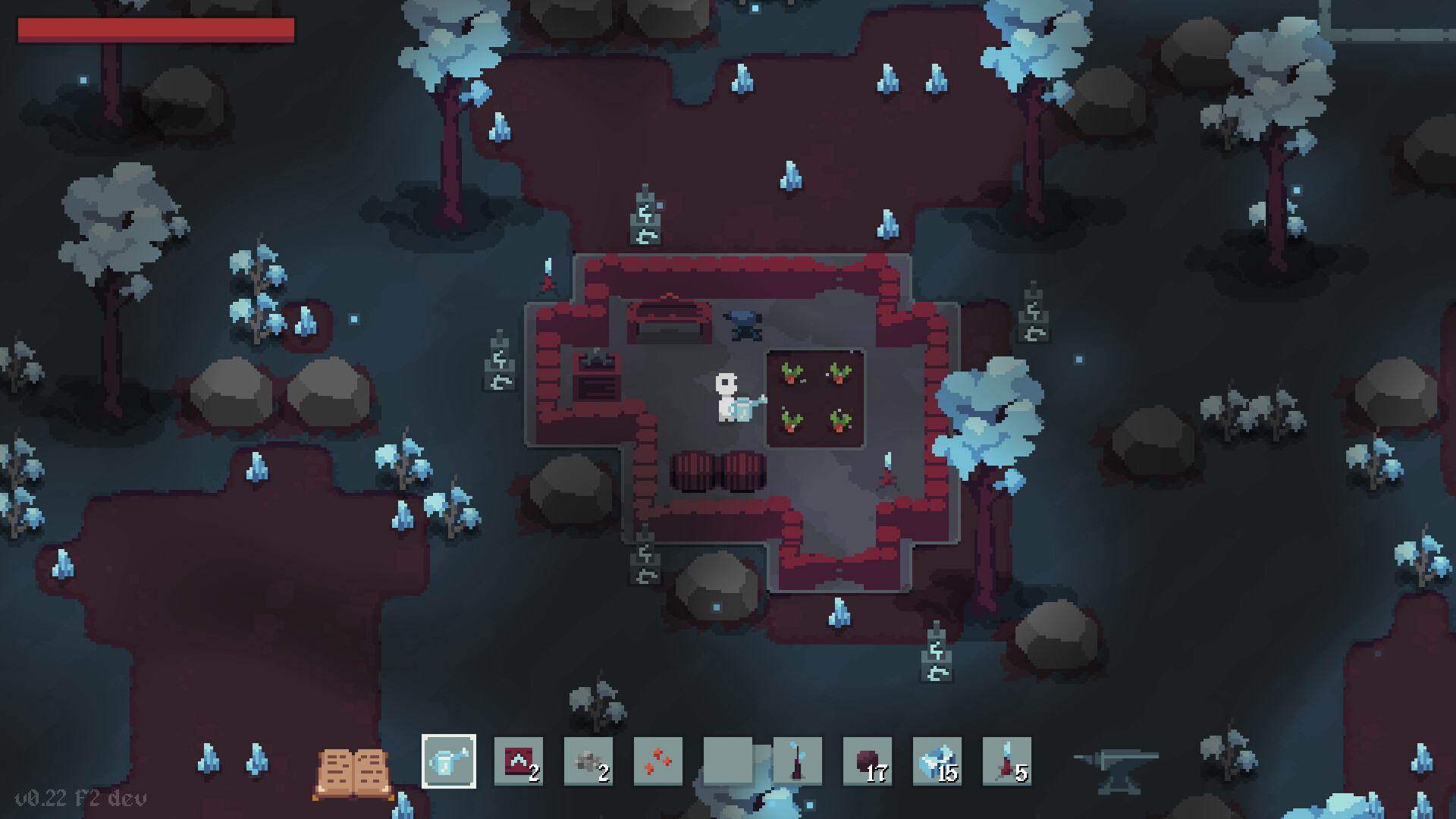
Task: Select the watering can hotbar slot
Action: 449,761
